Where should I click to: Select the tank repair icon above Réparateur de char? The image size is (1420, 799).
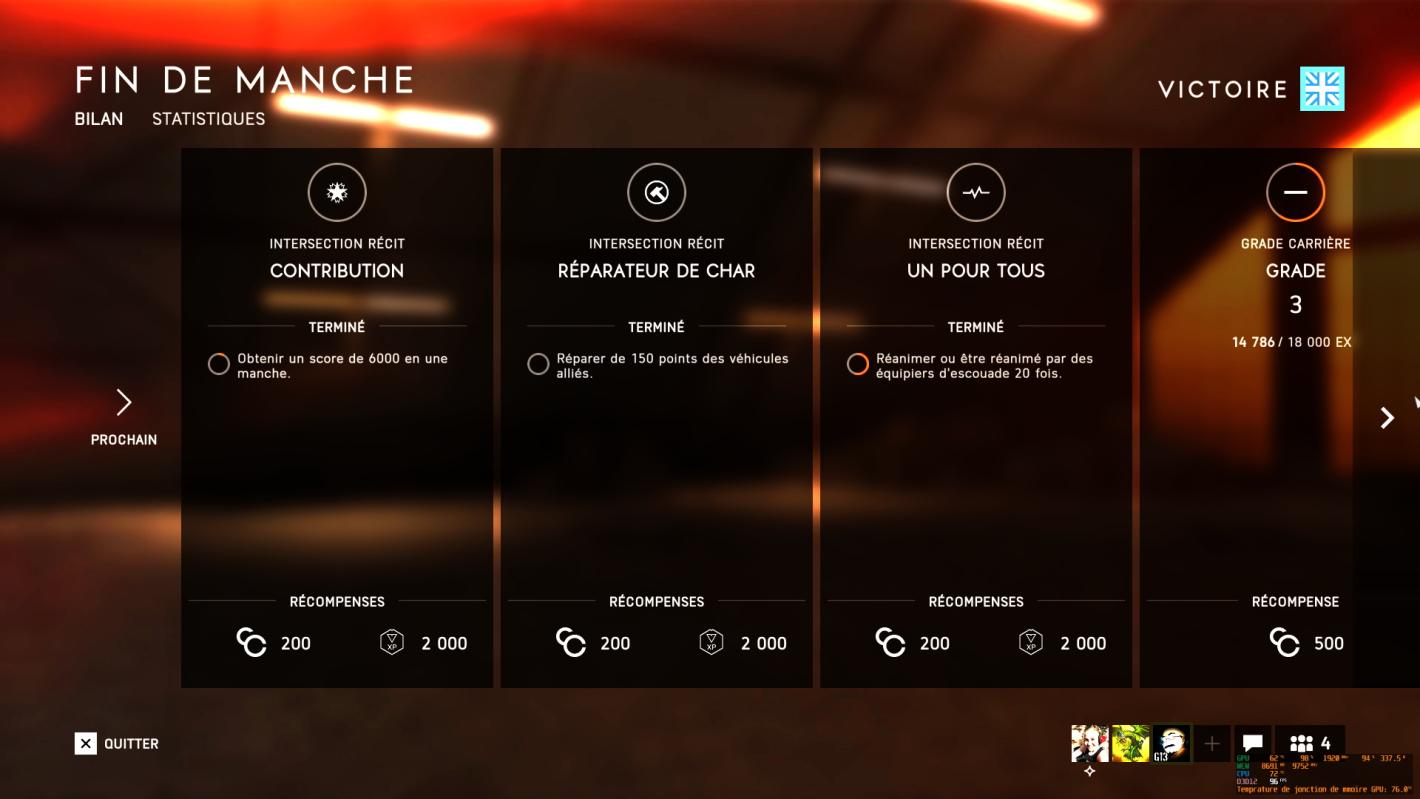click(656, 192)
